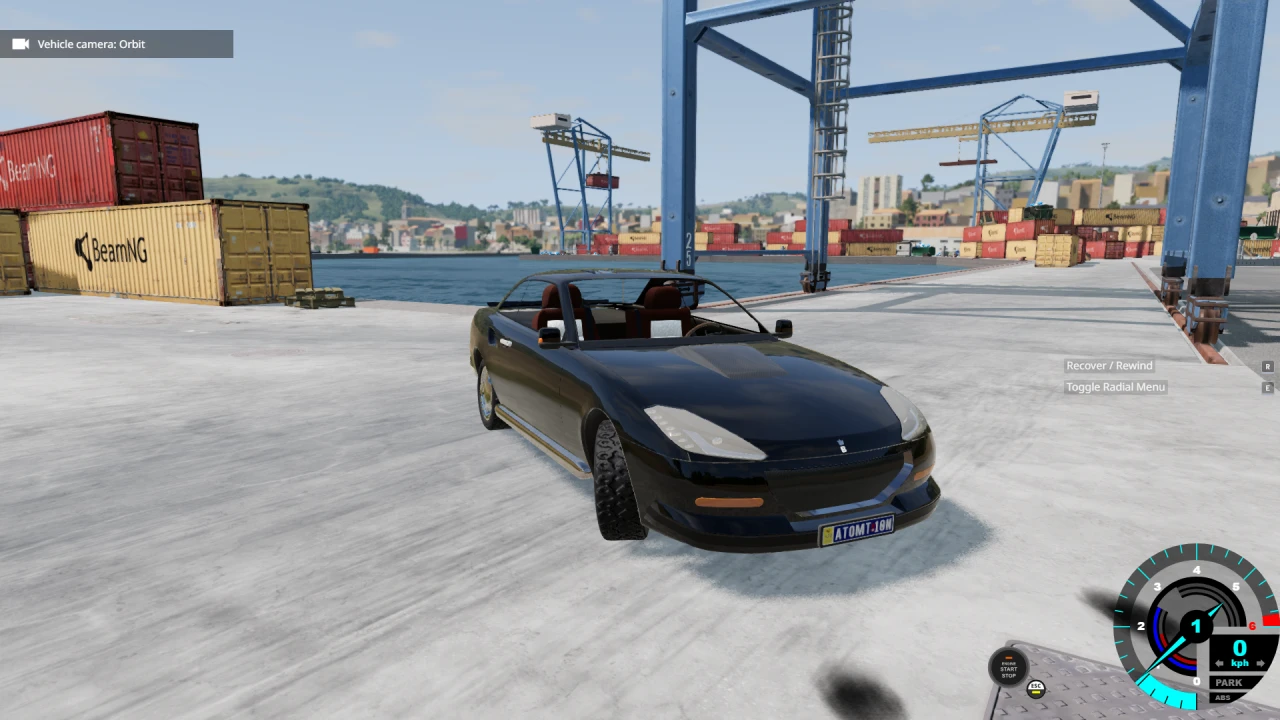The height and width of the screenshot is (720, 1280).
Task: Click the gear indicator showing 1
Action: pos(1195,626)
